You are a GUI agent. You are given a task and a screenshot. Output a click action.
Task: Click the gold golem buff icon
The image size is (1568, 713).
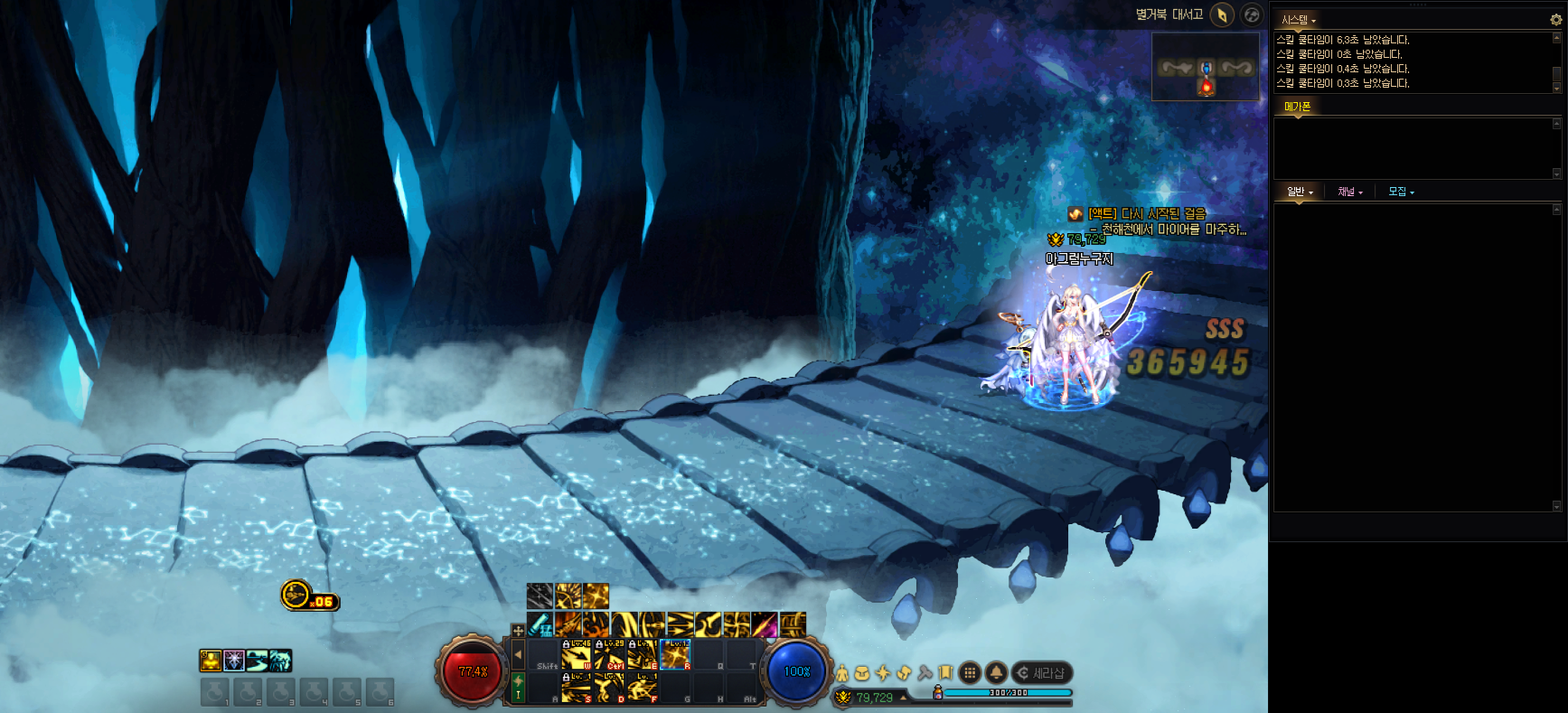(x=211, y=661)
